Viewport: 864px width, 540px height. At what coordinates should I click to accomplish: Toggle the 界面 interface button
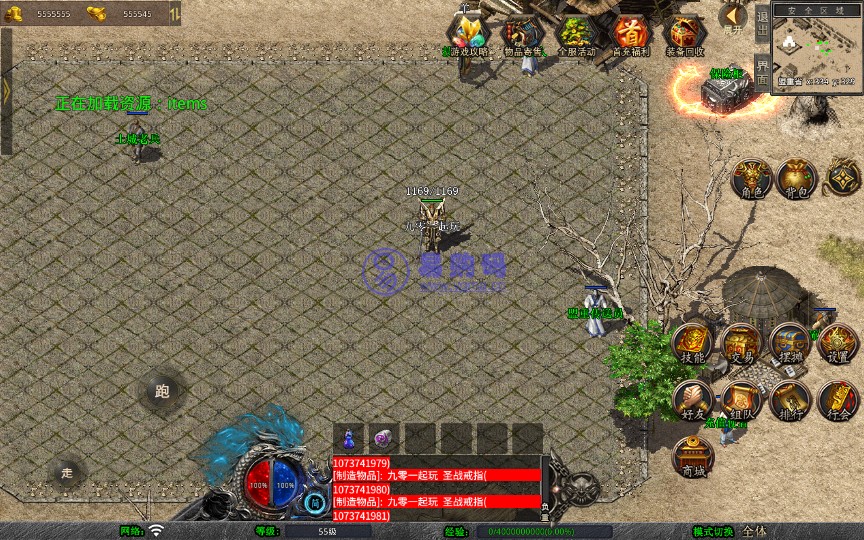tap(762, 72)
